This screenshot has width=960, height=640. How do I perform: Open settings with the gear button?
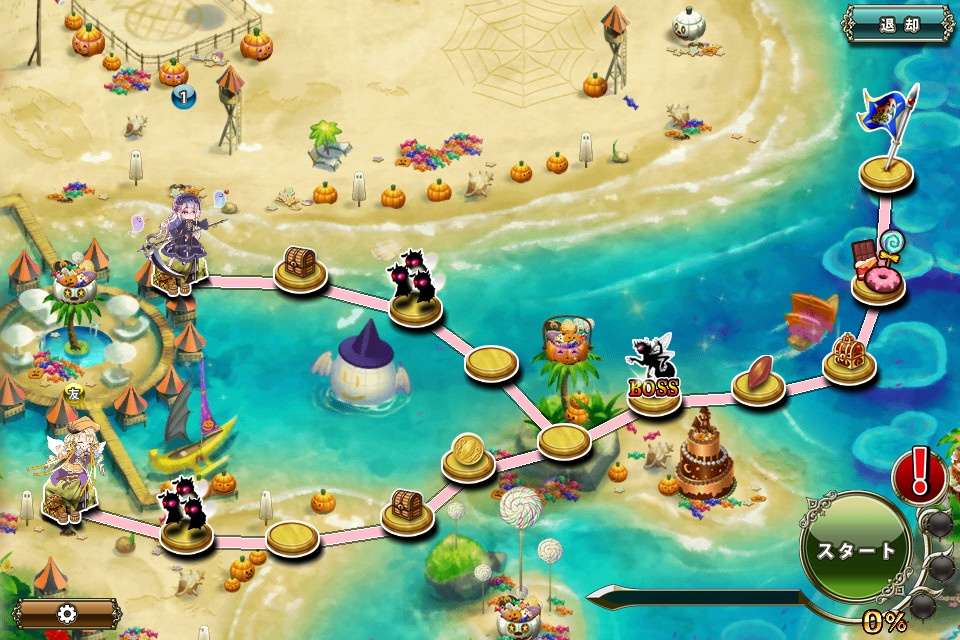[x=68, y=613]
